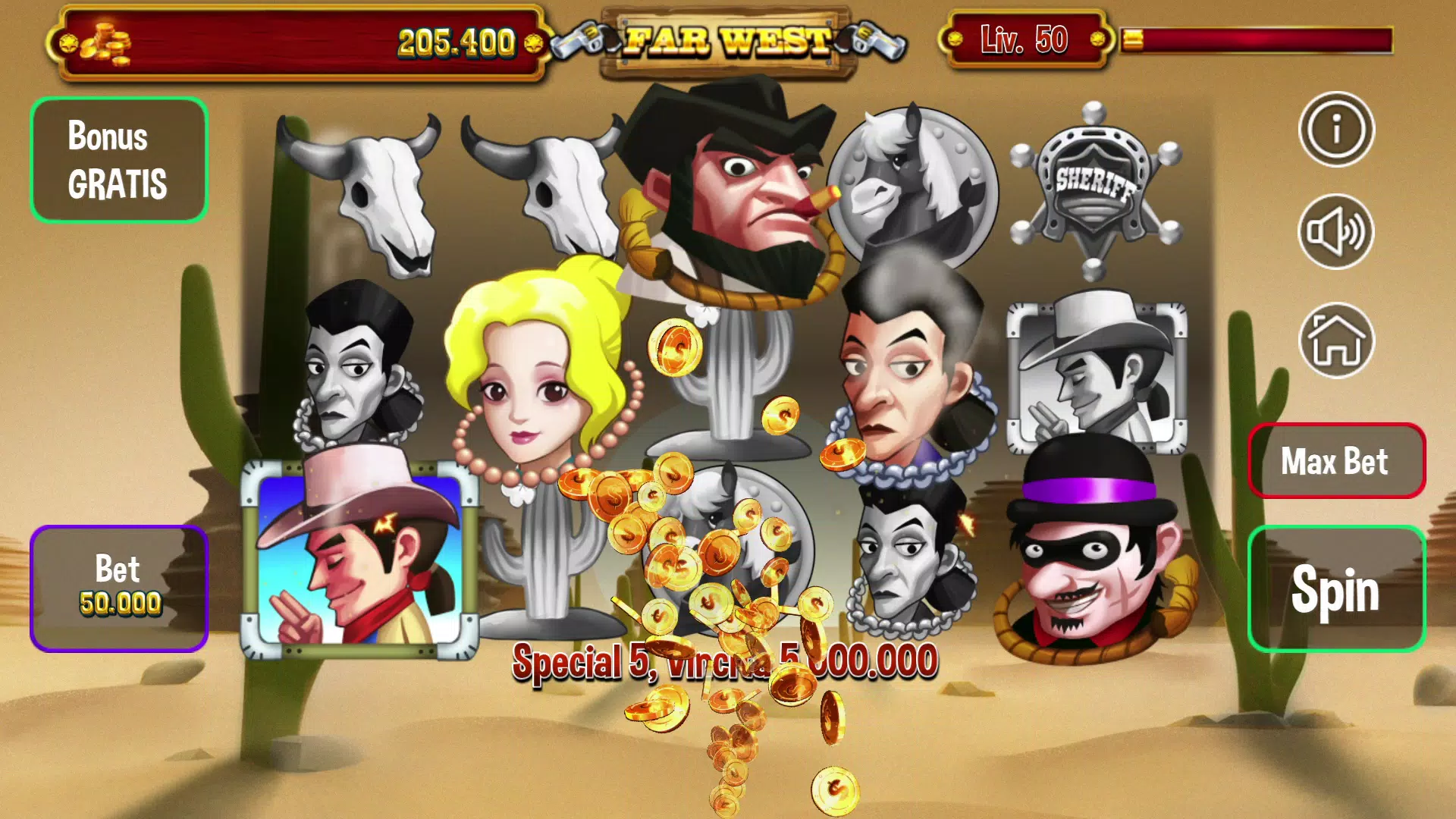Select the Max Bet button

tap(1336, 460)
